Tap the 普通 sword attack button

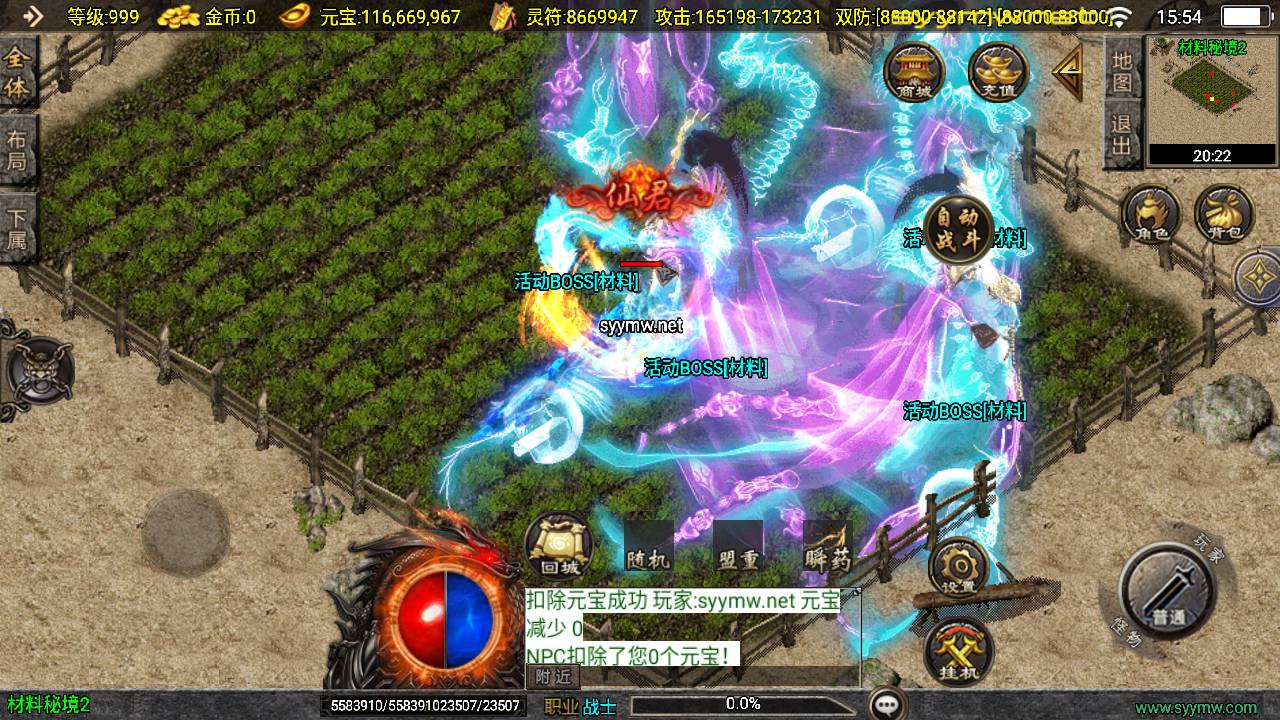[x=1167, y=590]
